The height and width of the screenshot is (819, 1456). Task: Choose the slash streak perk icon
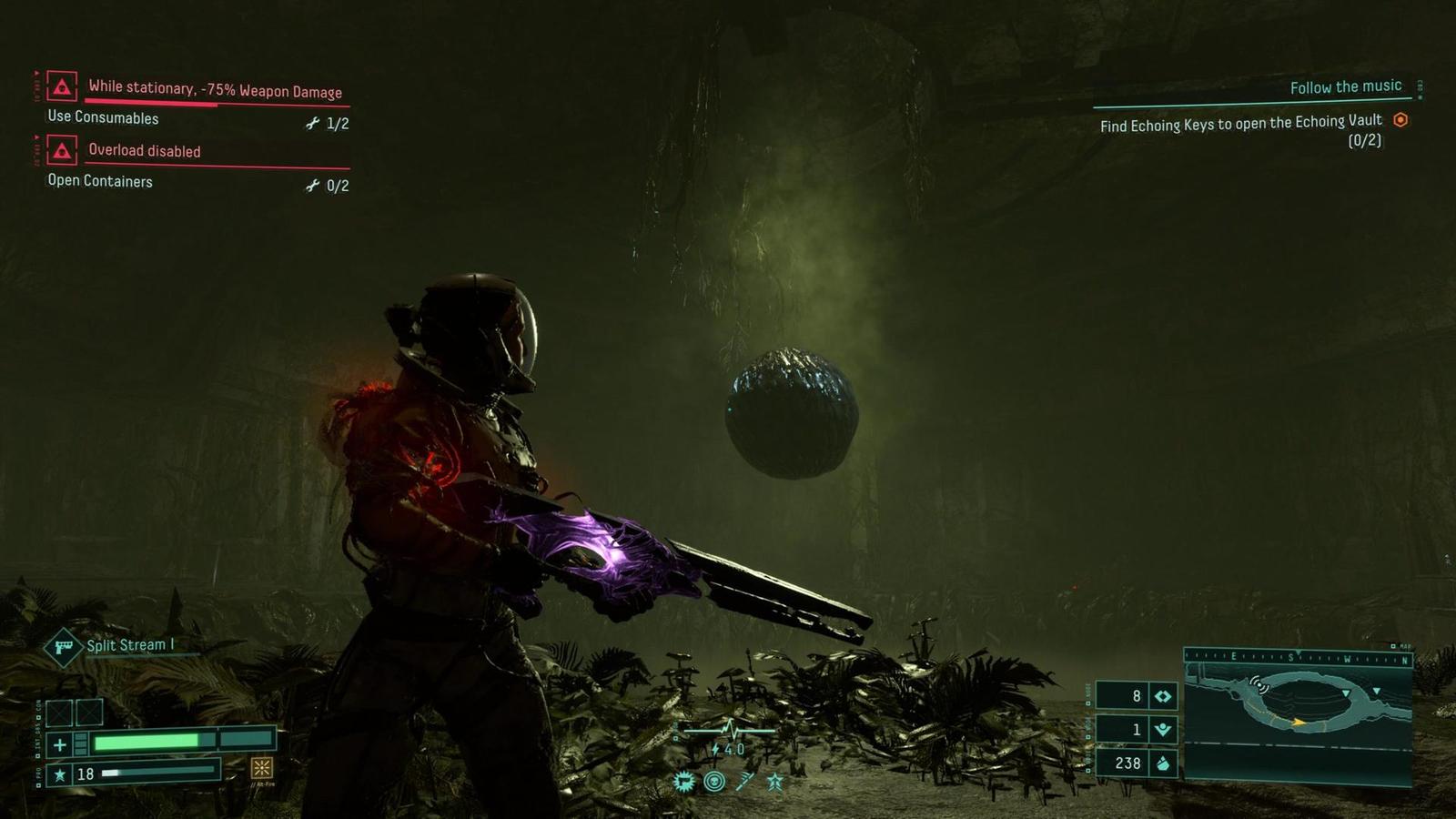tap(745, 781)
